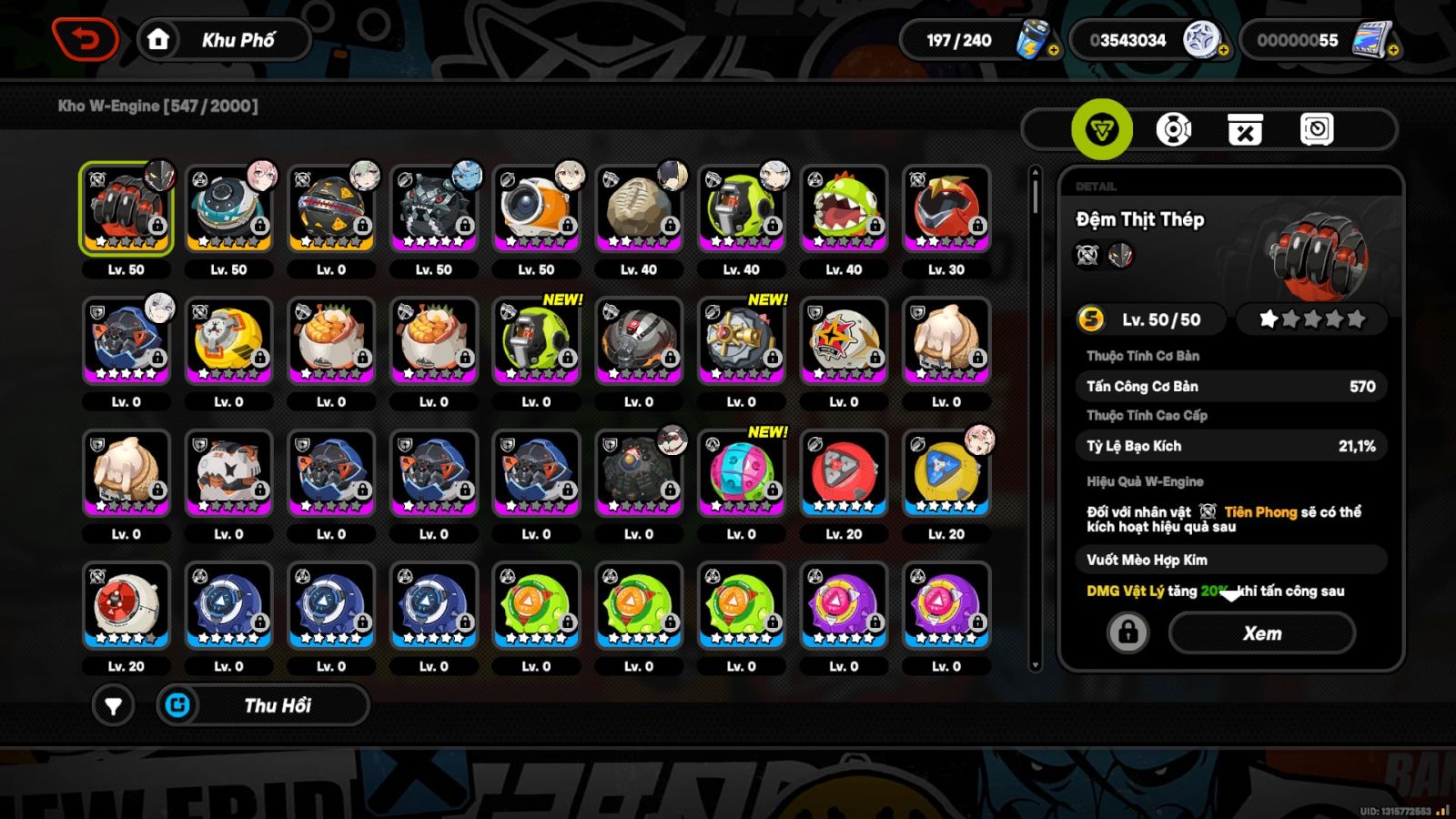Select the red fan W-Engine Lv. 20

pyautogui.click(x=126, y=605)
